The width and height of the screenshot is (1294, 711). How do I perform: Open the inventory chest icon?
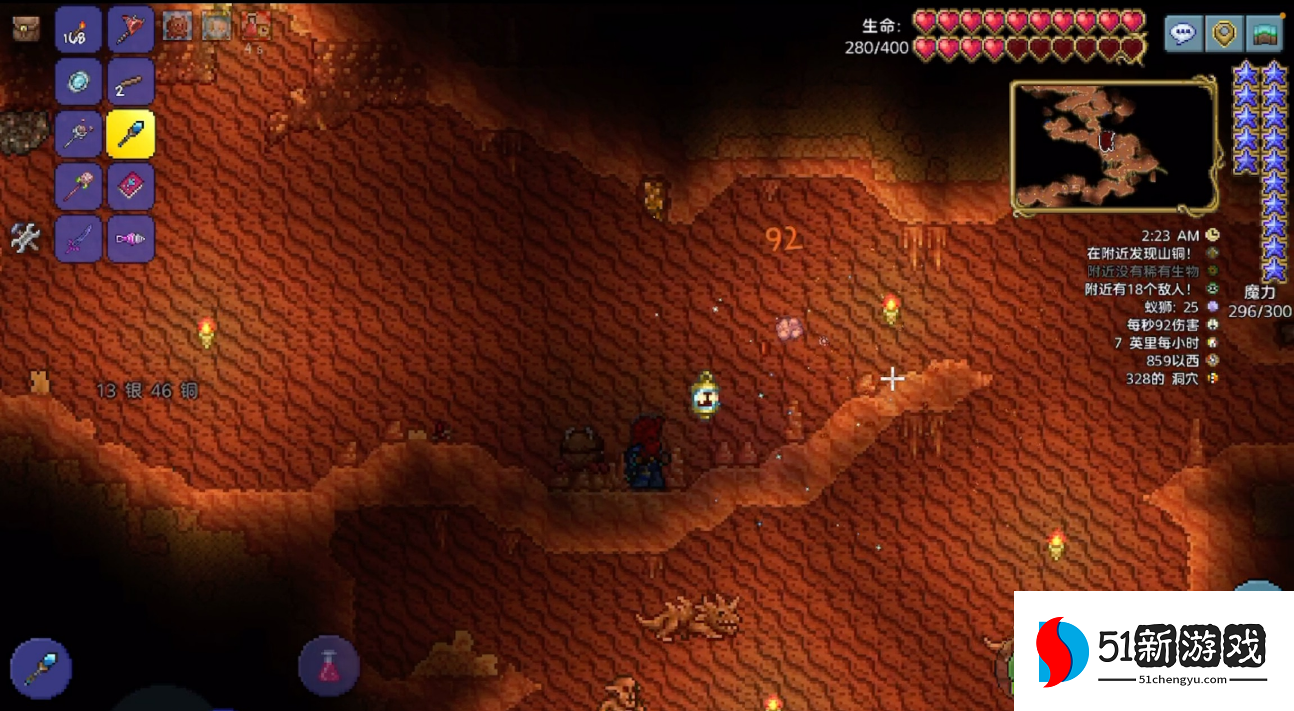pyautogui.click(x=26, y=28)
